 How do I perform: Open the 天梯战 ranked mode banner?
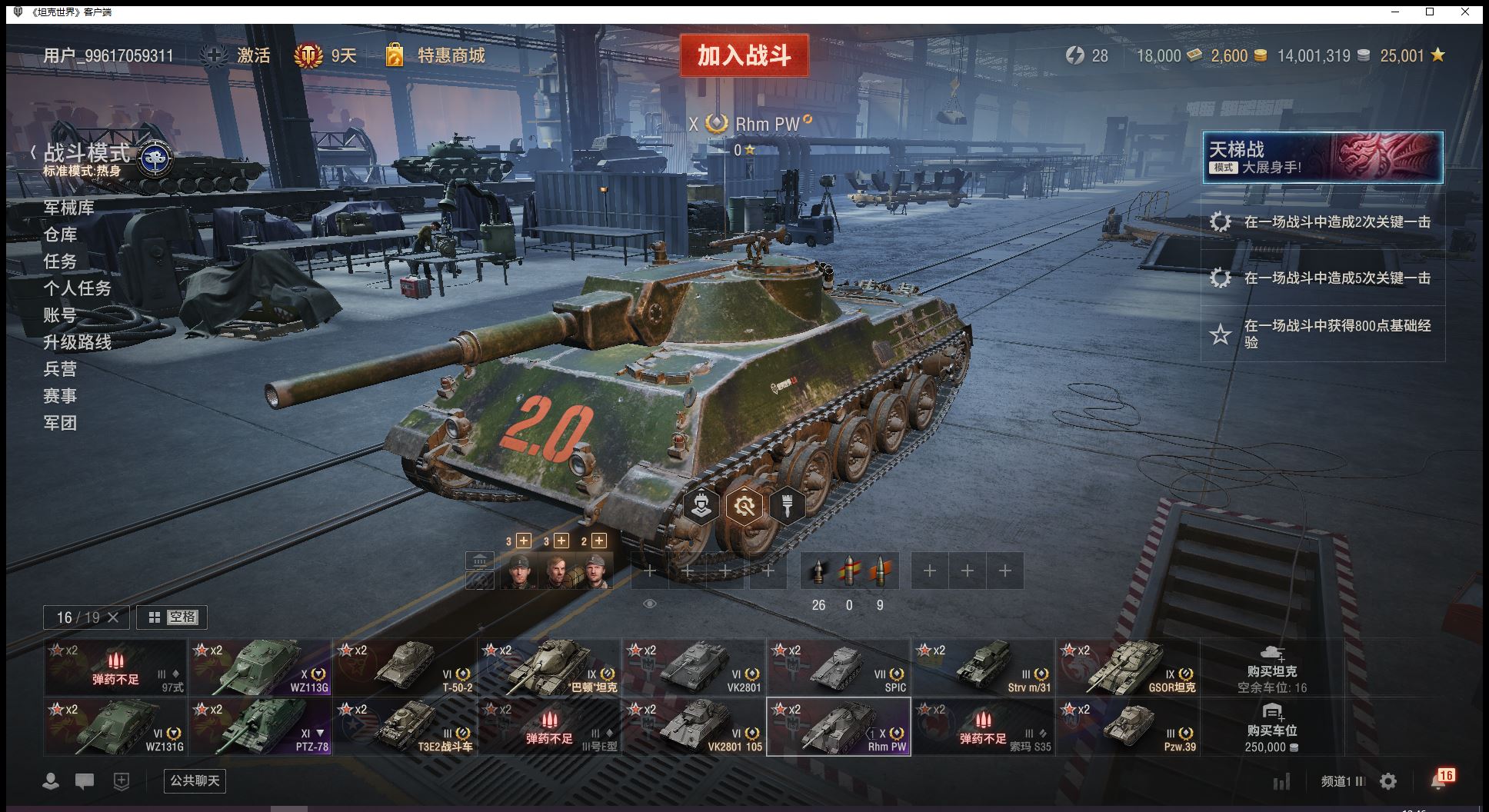click(1322, 158)
